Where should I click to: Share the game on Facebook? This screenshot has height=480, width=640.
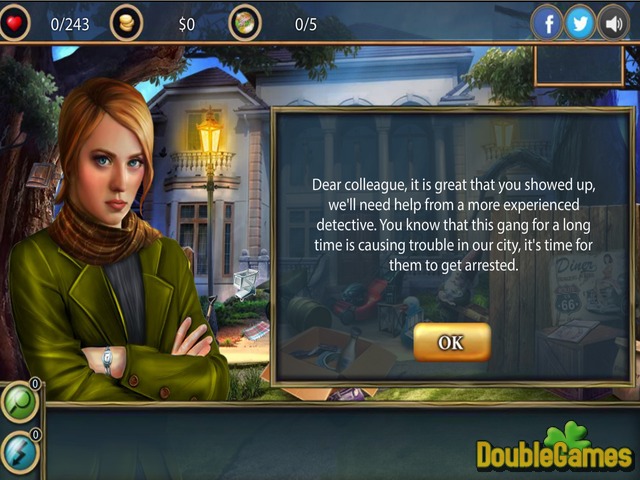pos(547,22)
